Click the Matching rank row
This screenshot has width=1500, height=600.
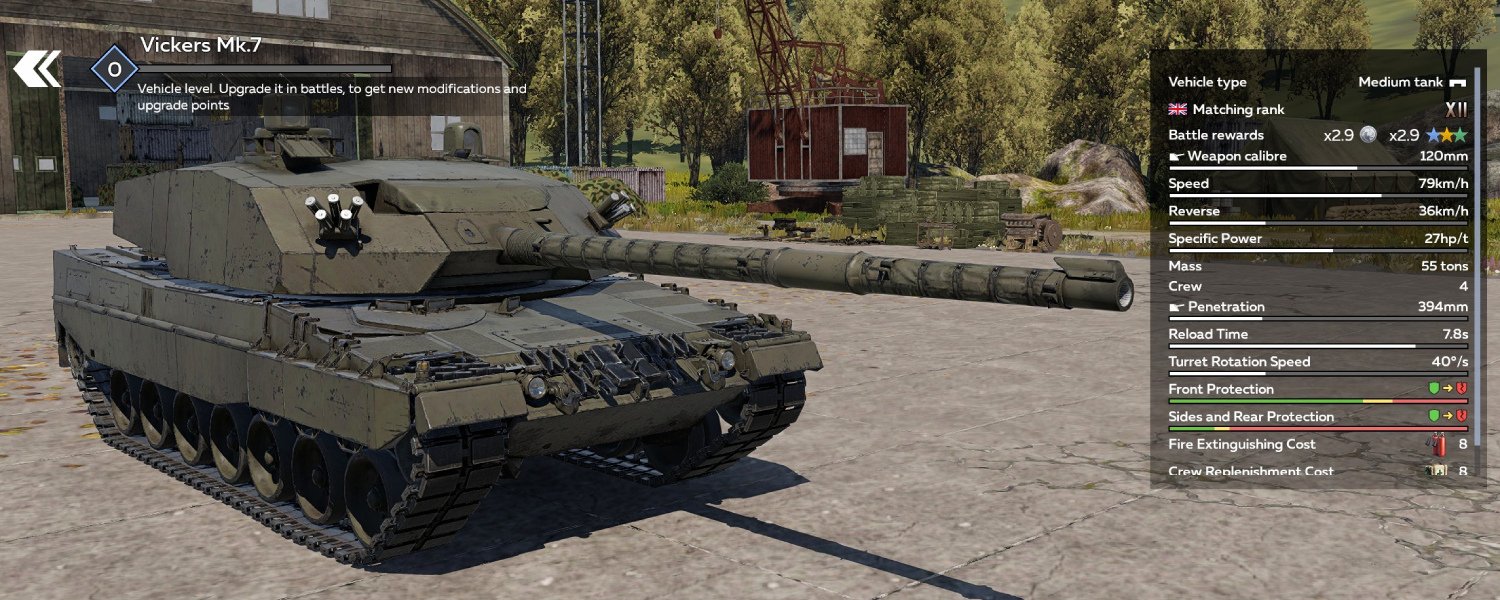[1316, 109]
